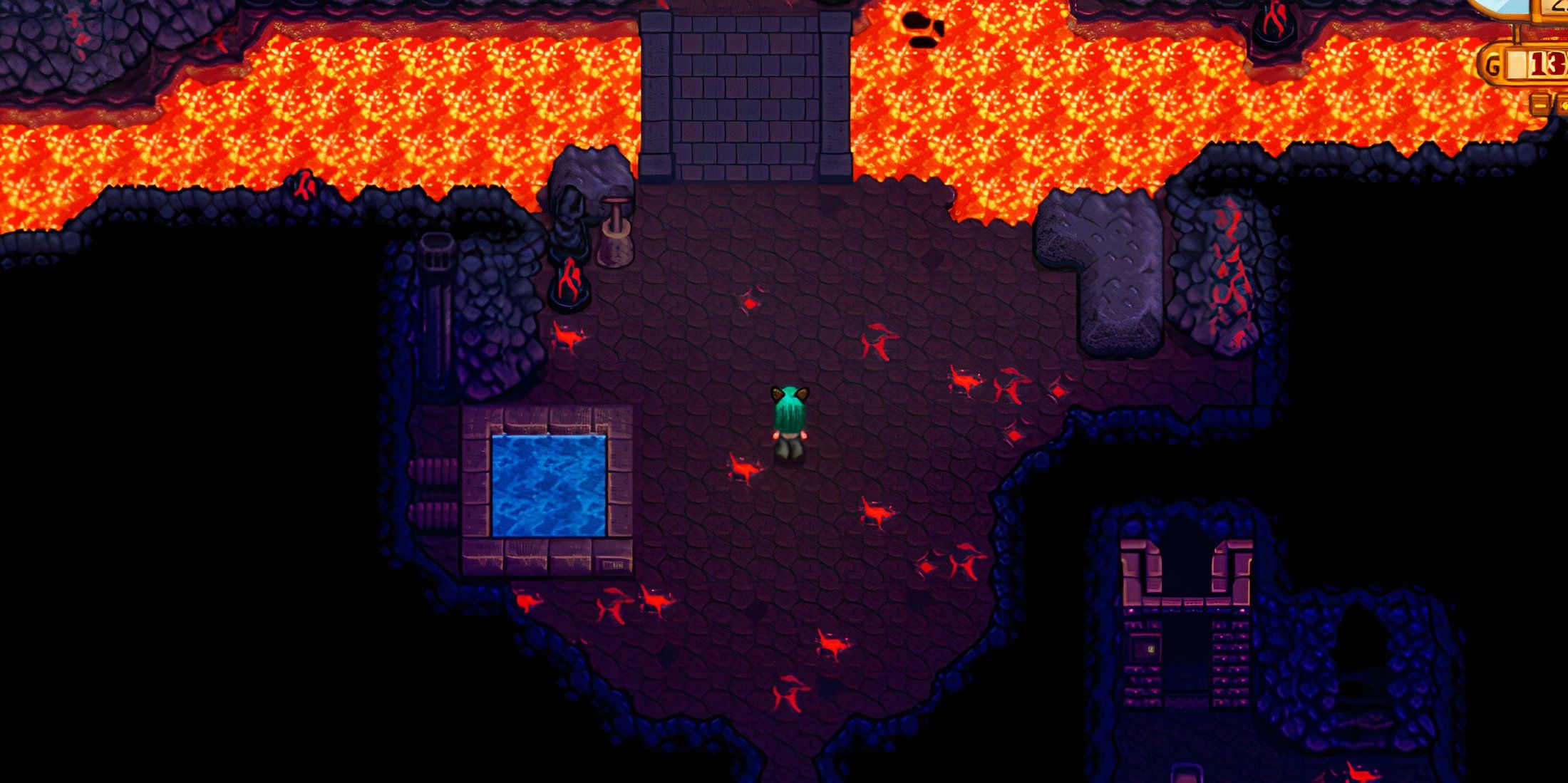This screenshot has width=1568, height=783.
Task: Click the minus zoom-out button
Action: click(1540, 105)
